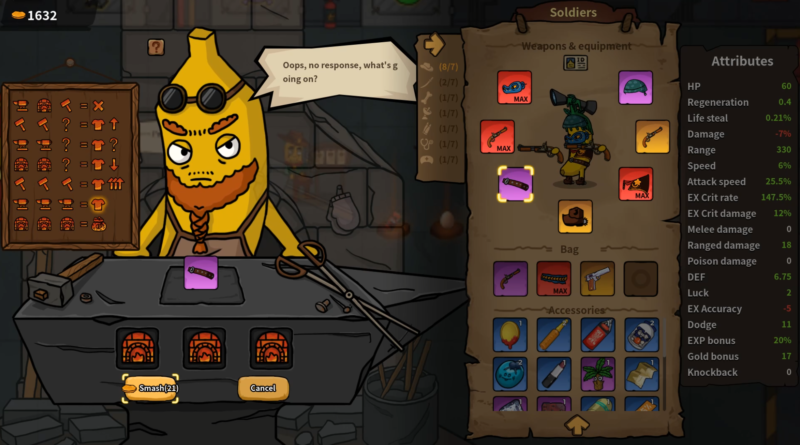Image resolution: width=800 pixels, height=445 pixels.
Task: Click the arrow tab on the side scroll
Action: (434, 44)
